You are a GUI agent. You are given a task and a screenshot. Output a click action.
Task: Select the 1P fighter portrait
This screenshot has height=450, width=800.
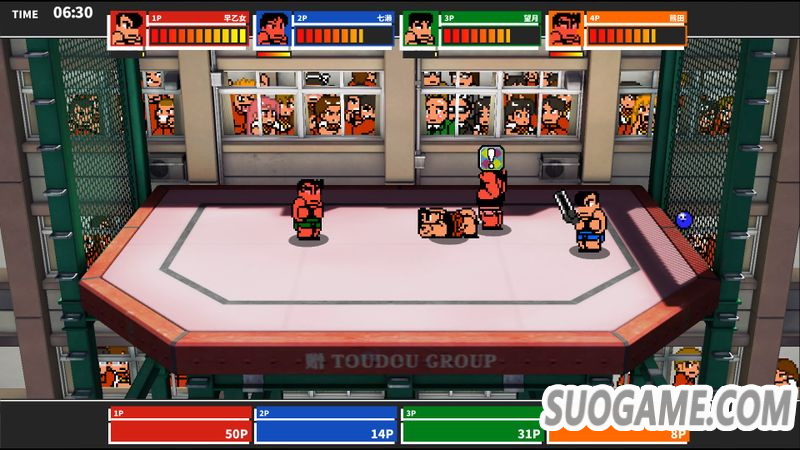[127, 30]
